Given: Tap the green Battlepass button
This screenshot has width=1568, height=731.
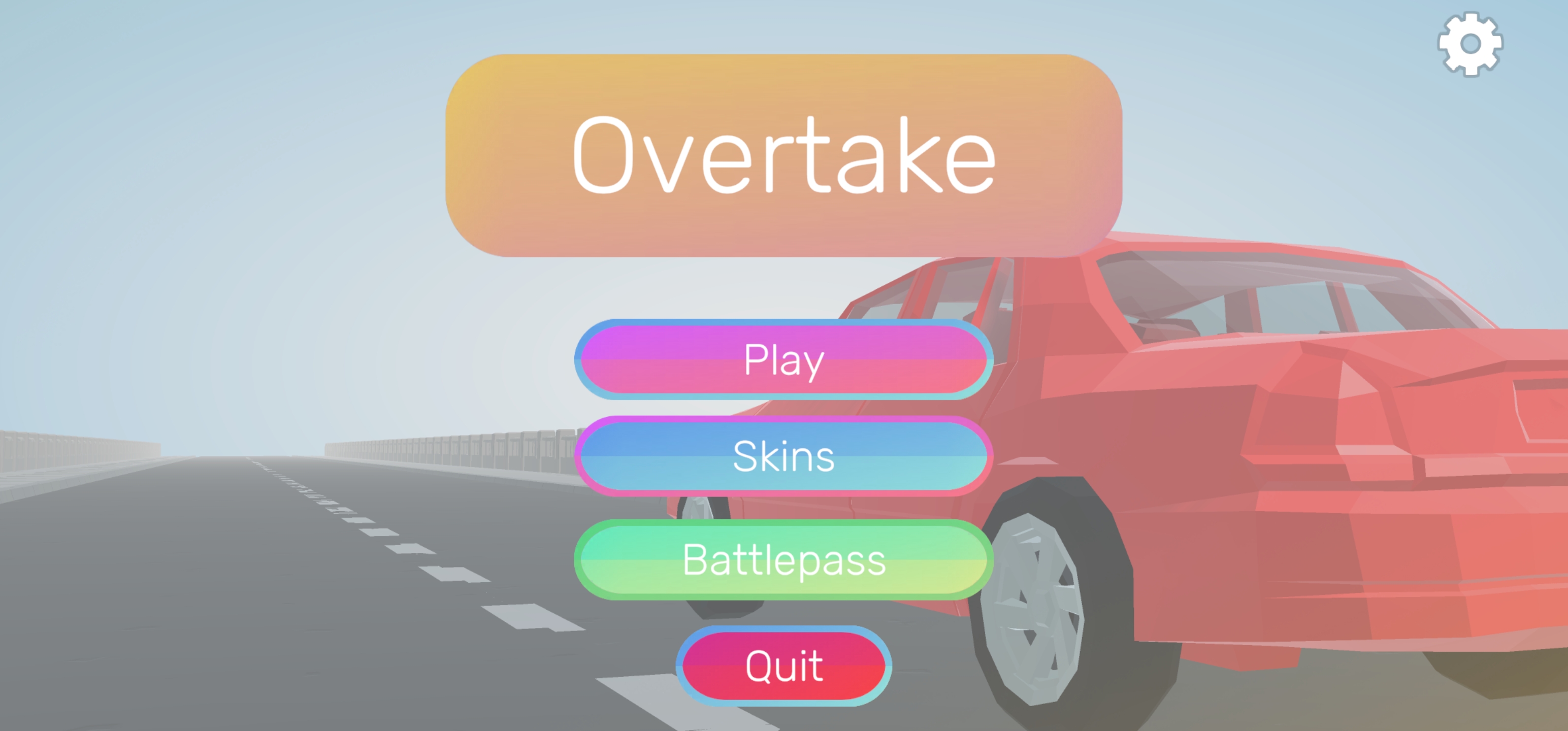Looking at the screenshot, I should pos(784,561).
